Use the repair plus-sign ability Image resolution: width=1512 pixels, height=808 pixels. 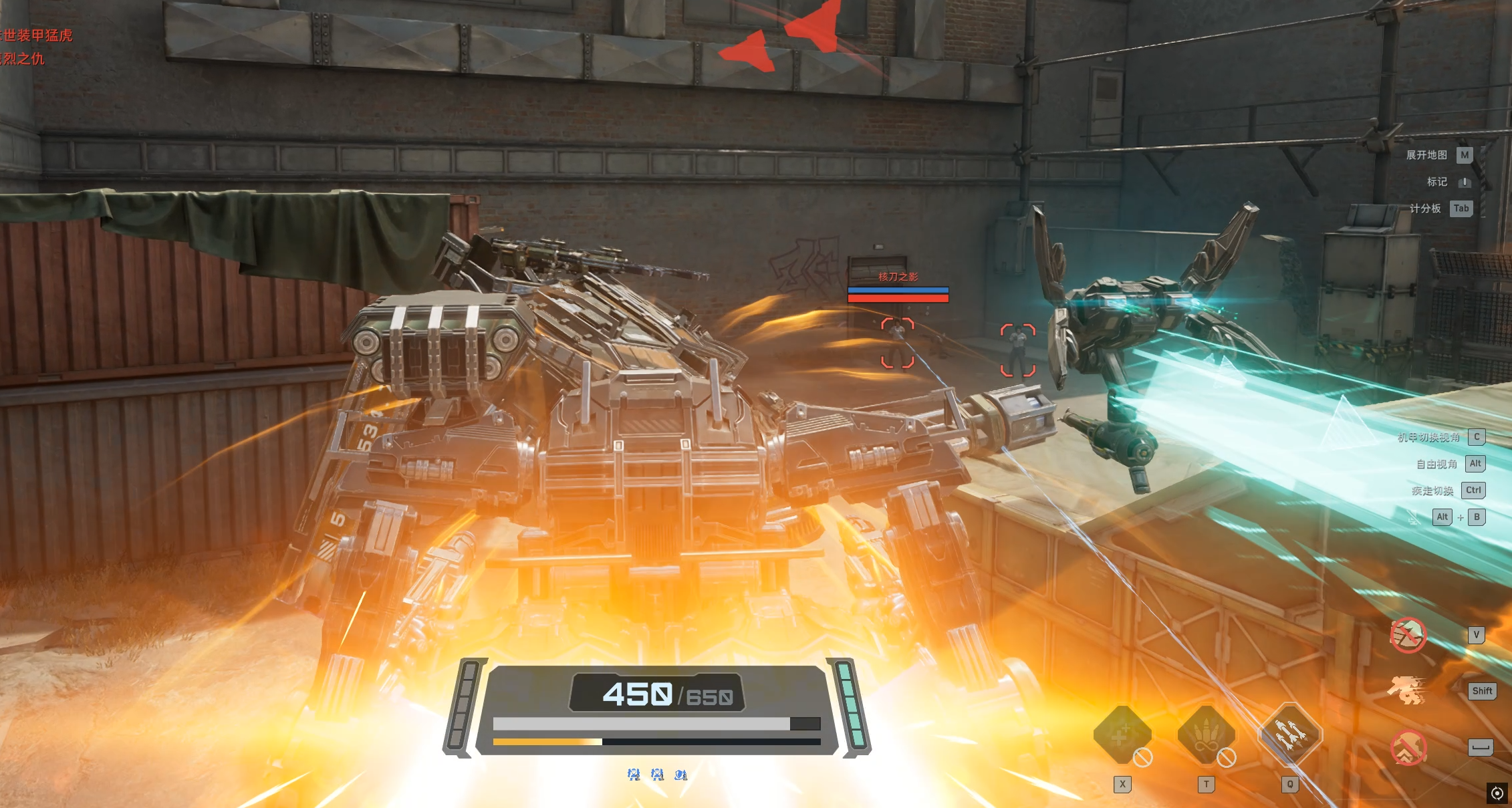[1122, 735]
